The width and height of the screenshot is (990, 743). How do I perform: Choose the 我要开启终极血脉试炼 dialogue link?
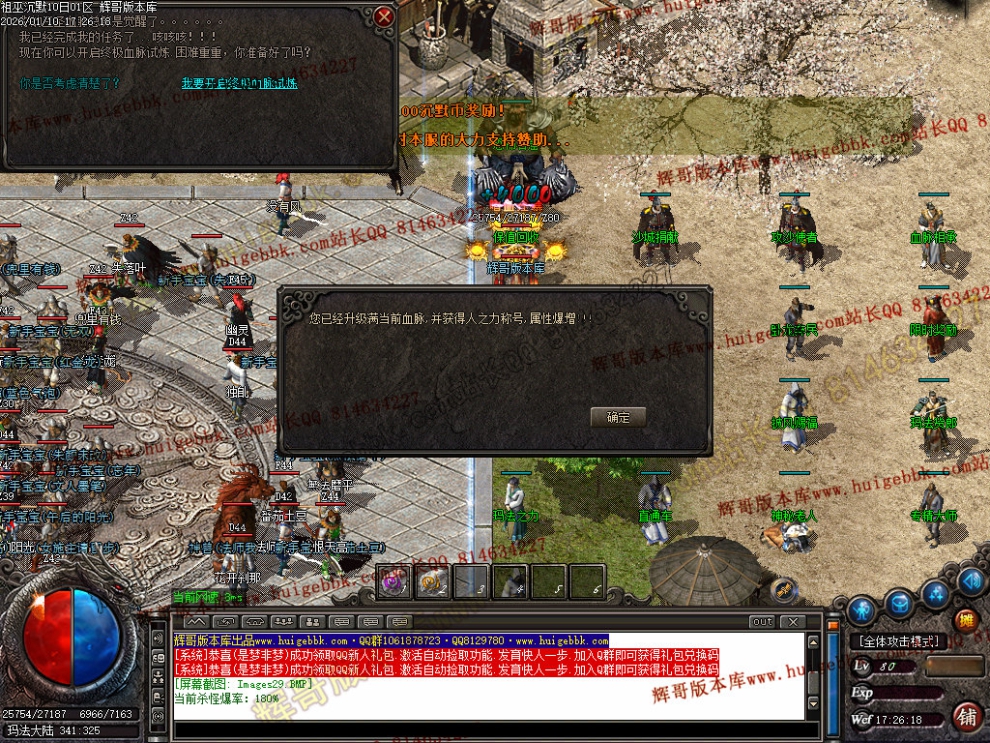[239, 84]
